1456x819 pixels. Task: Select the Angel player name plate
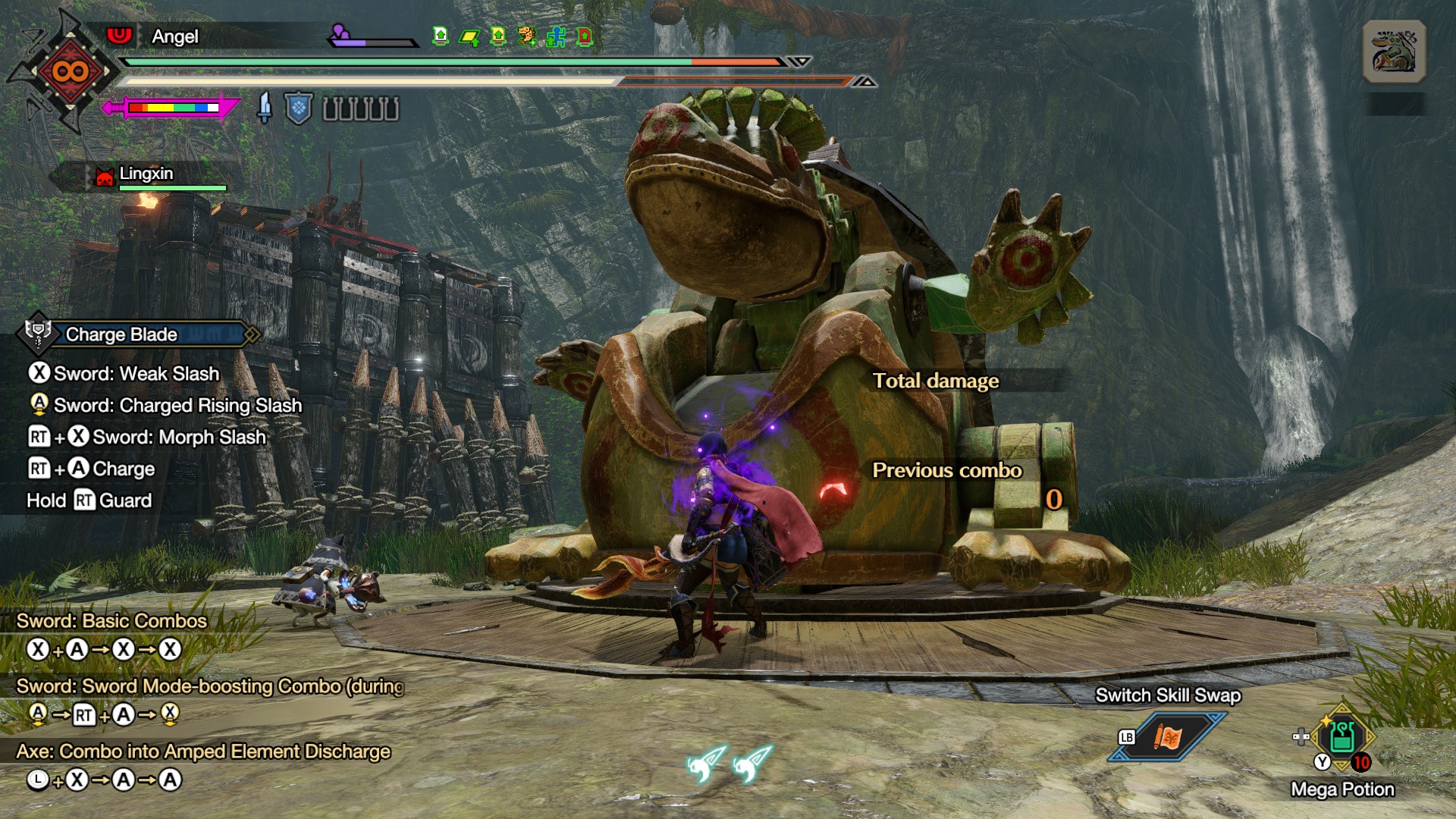click(x=175, y=36)
